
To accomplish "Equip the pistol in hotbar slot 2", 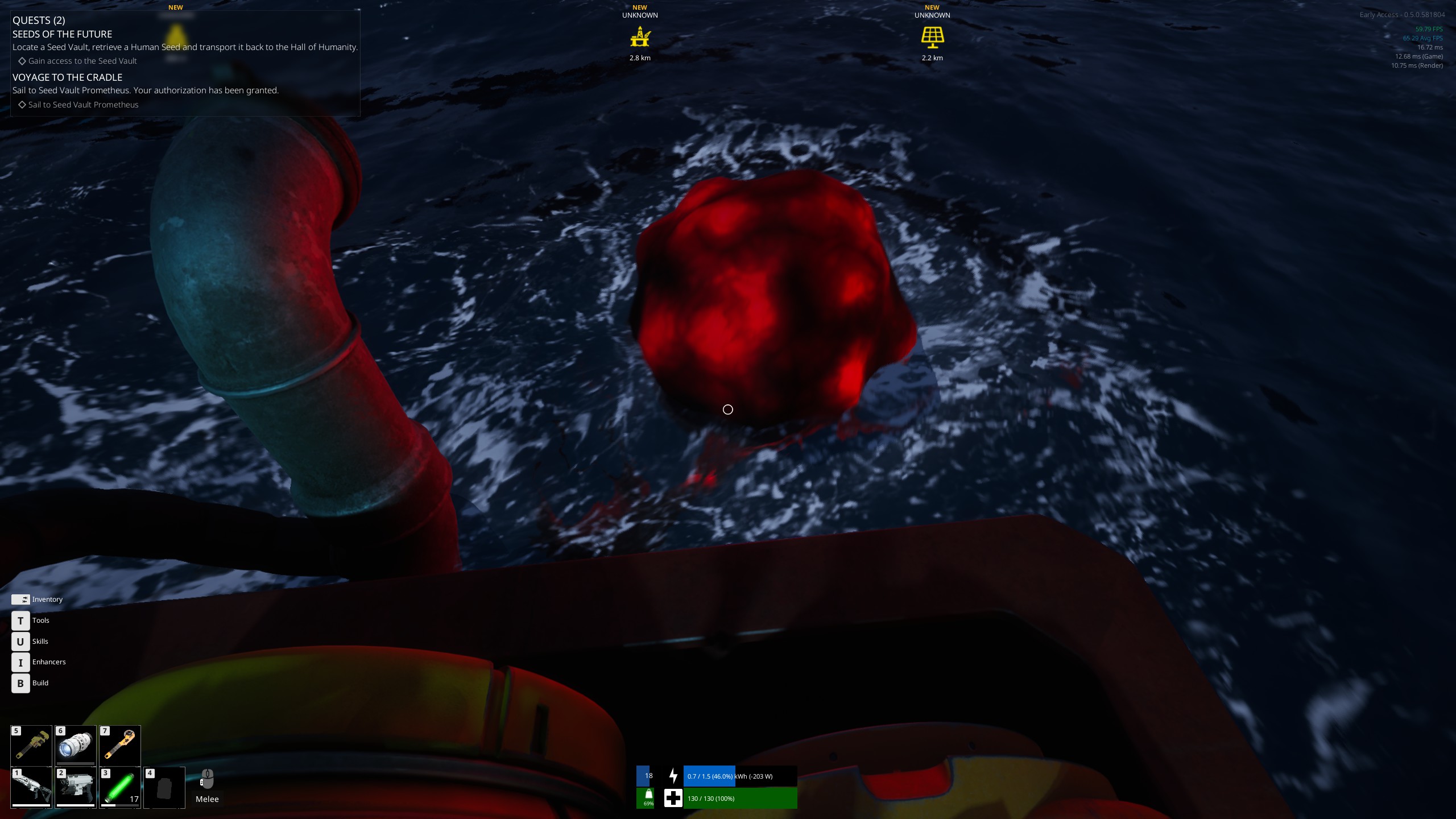I will click(x=76, y=787).
